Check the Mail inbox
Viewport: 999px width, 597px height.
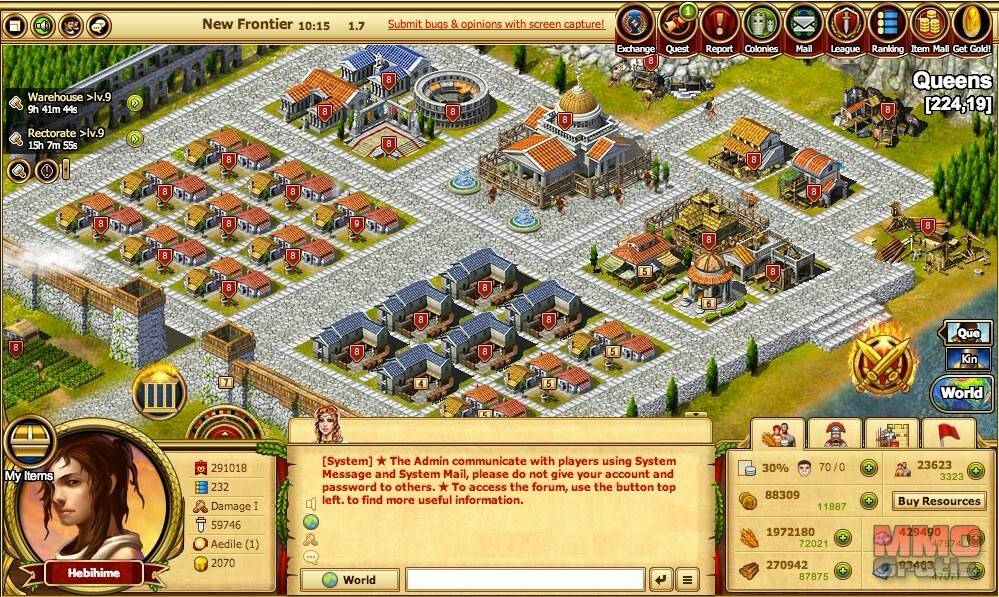tap(803, 26)
